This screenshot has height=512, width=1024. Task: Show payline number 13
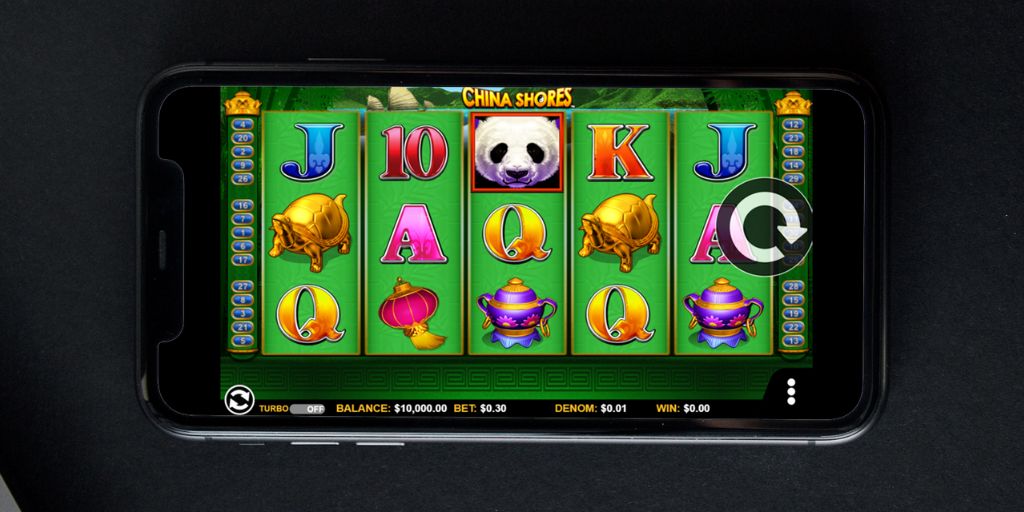794,340
